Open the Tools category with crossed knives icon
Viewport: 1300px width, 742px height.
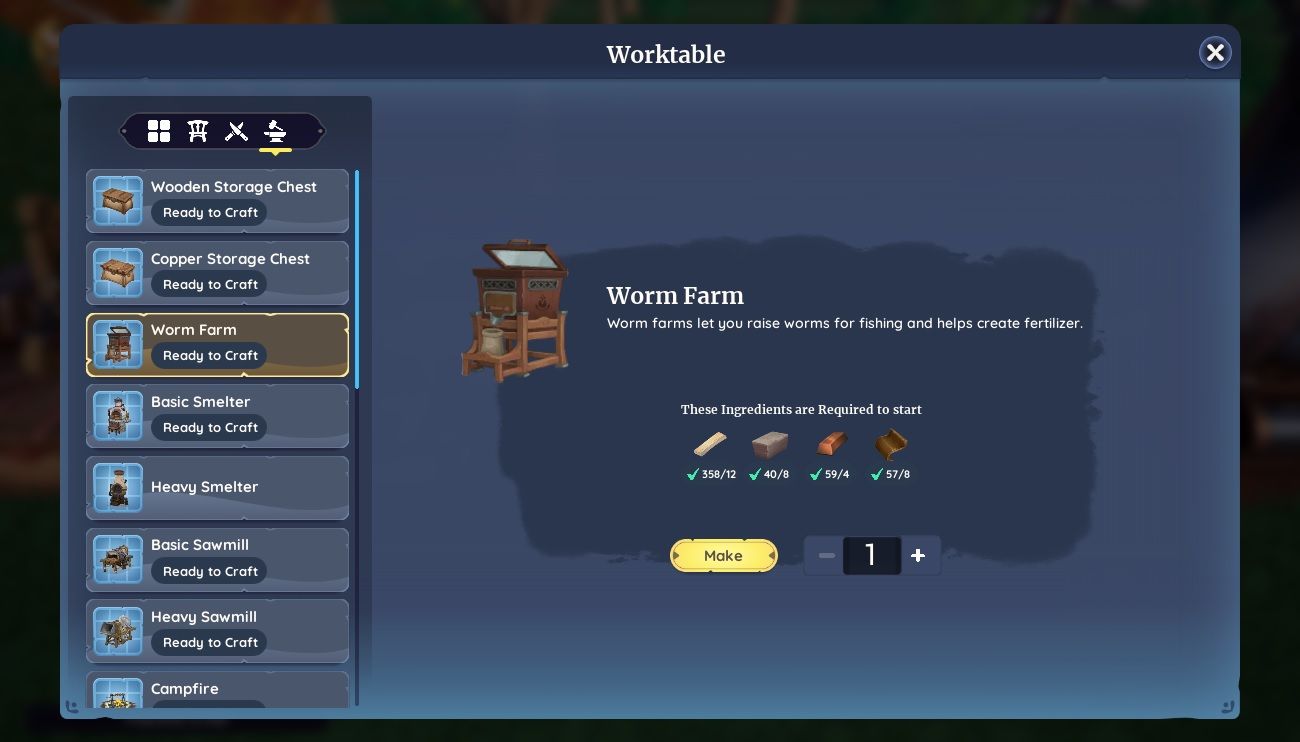[x=237, y=130]
